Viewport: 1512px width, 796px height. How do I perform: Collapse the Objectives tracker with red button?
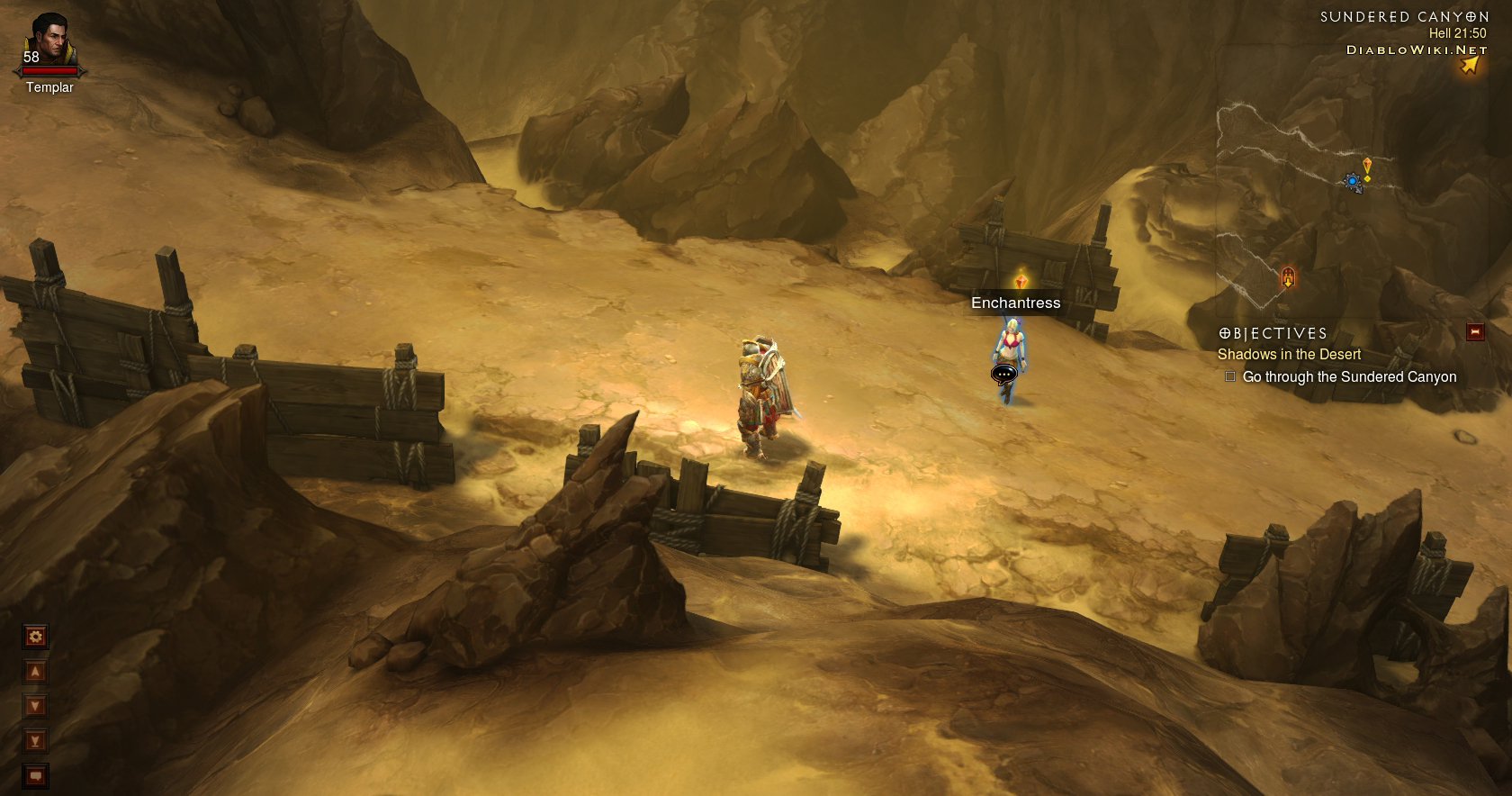[1474, 332]
